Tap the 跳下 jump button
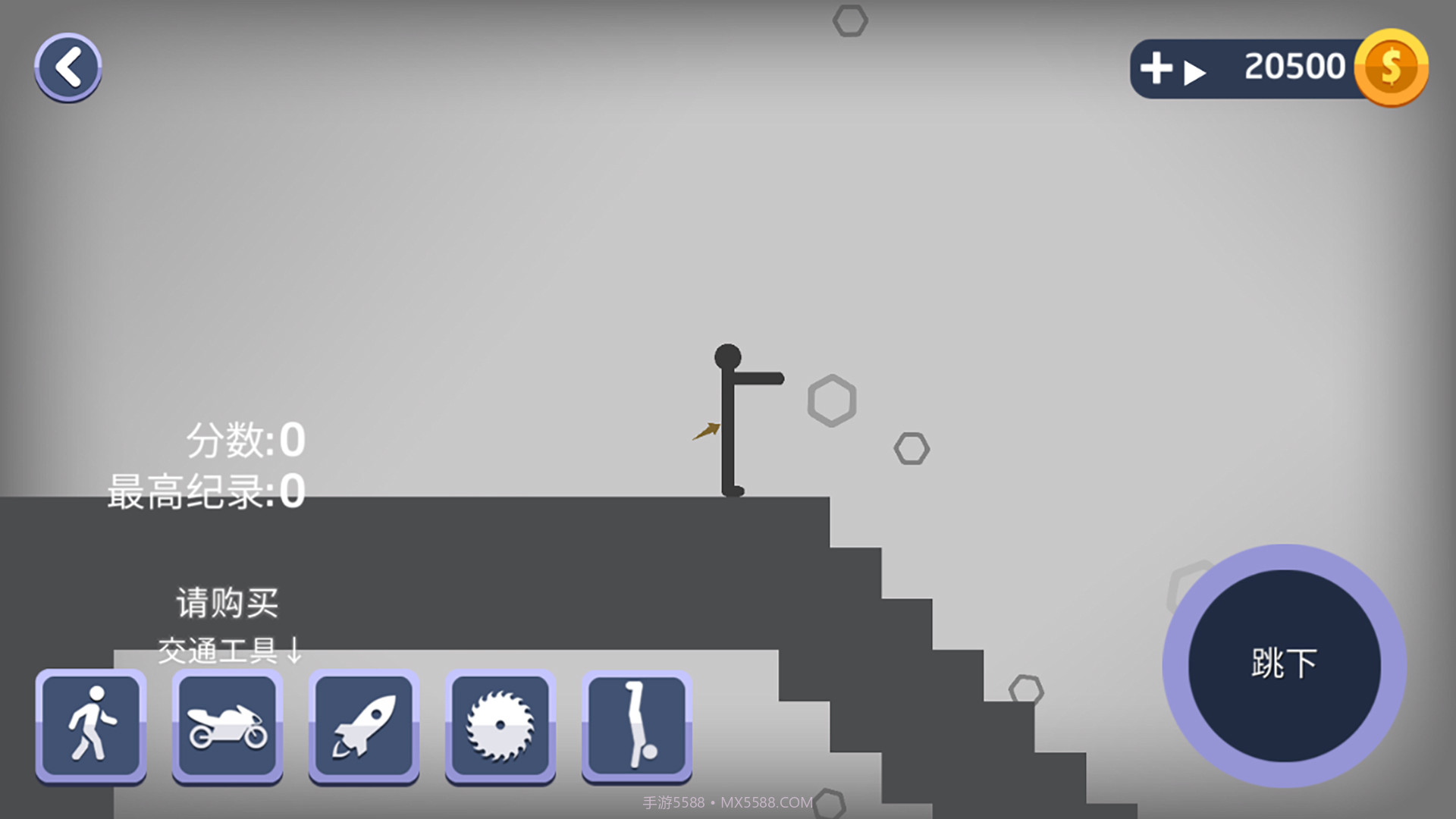Screen dimensions: 1456x819 pos(1284,665)
